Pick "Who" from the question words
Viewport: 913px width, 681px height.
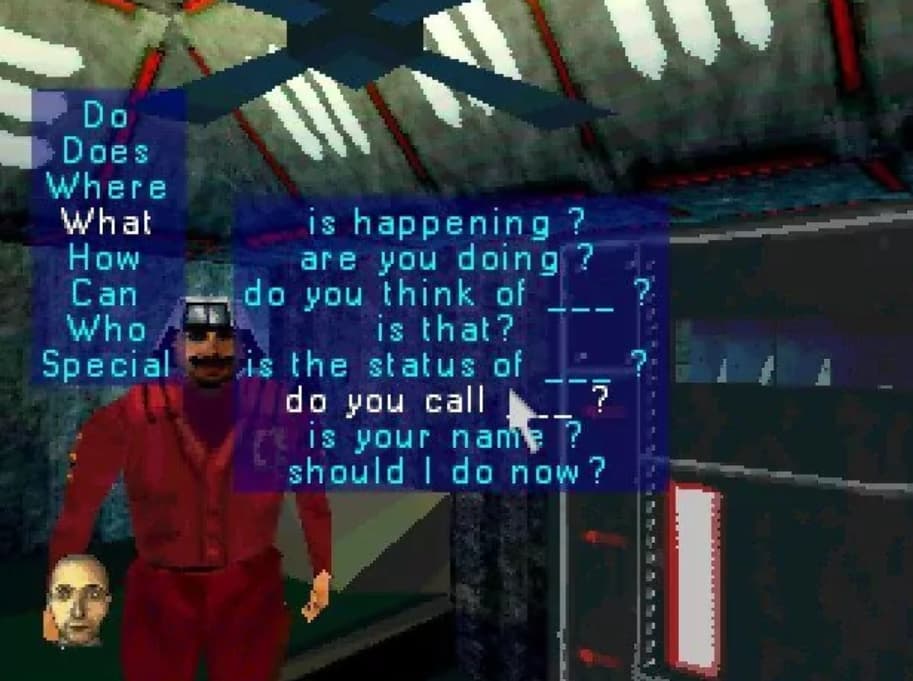(x=106, y=329)
